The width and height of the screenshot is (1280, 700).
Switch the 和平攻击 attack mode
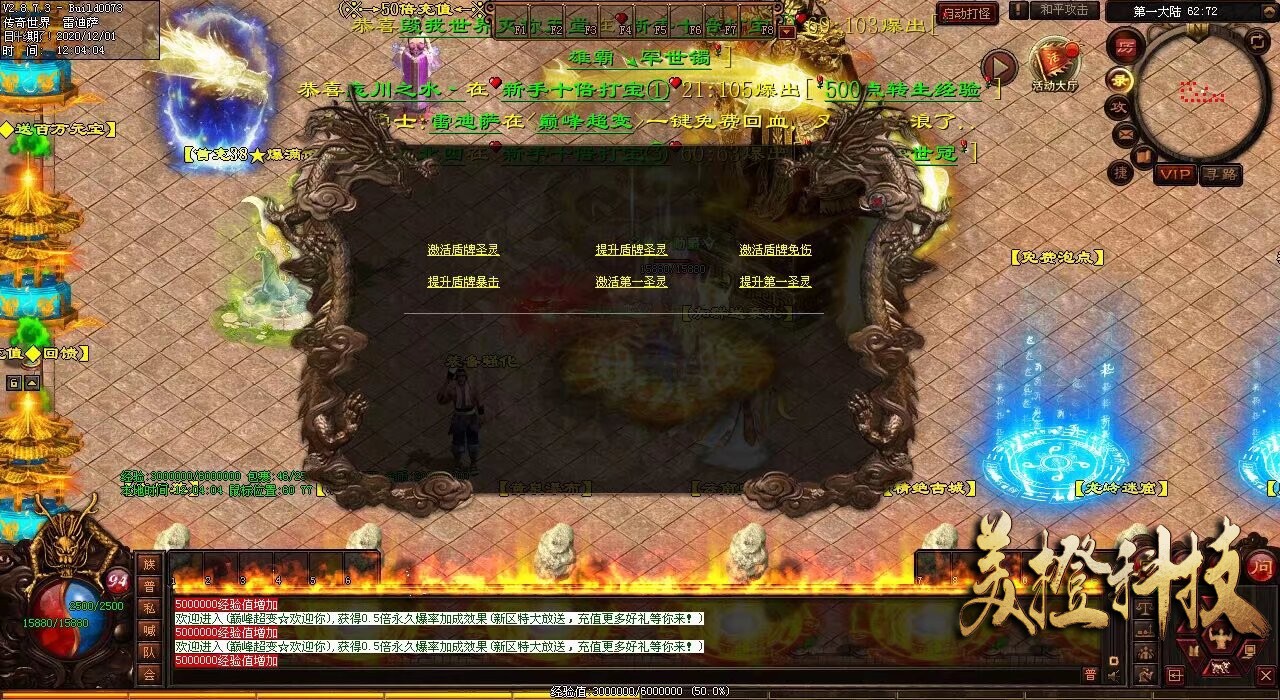(1063, 11)
